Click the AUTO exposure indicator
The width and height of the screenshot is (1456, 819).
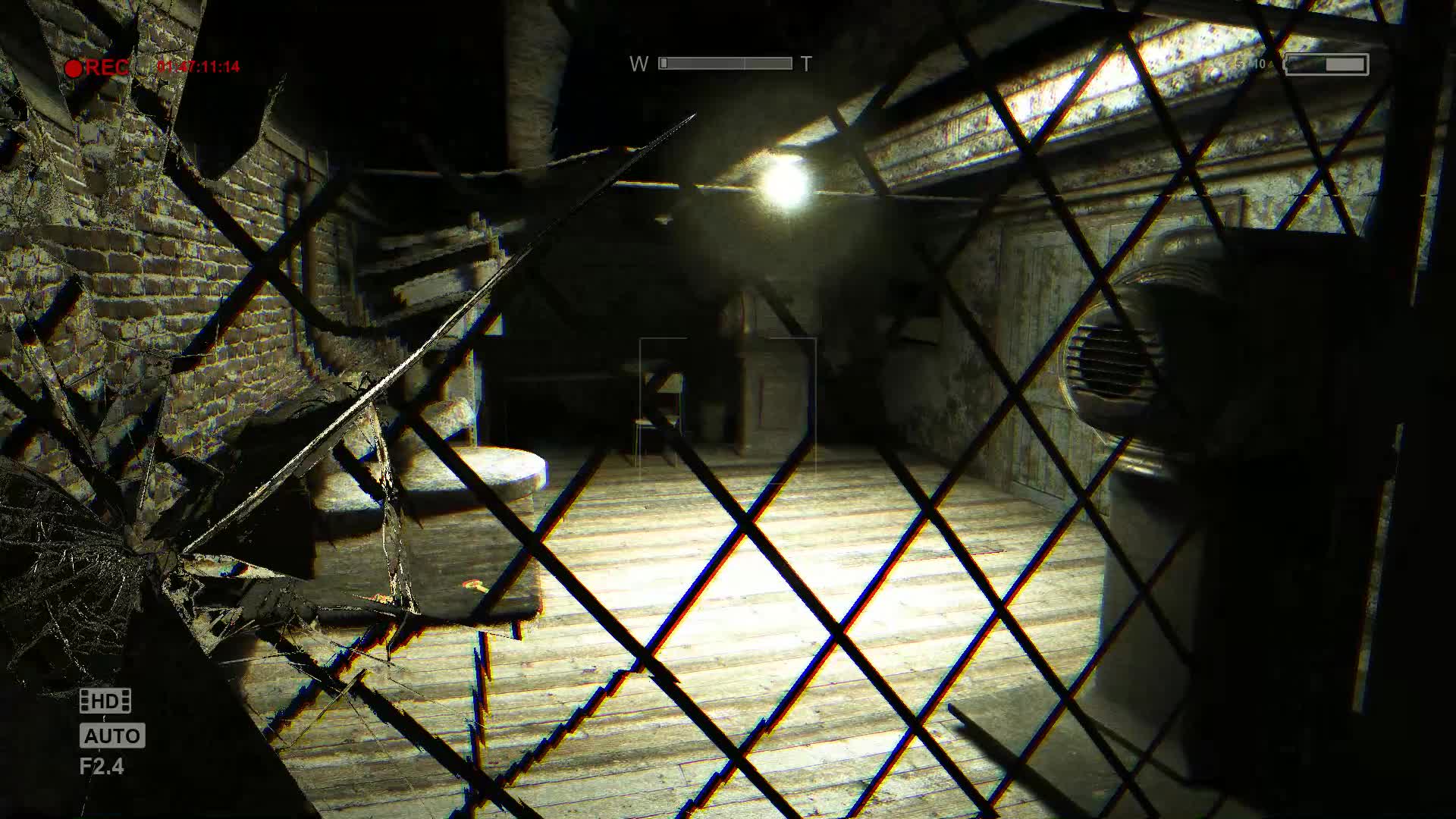111,736
